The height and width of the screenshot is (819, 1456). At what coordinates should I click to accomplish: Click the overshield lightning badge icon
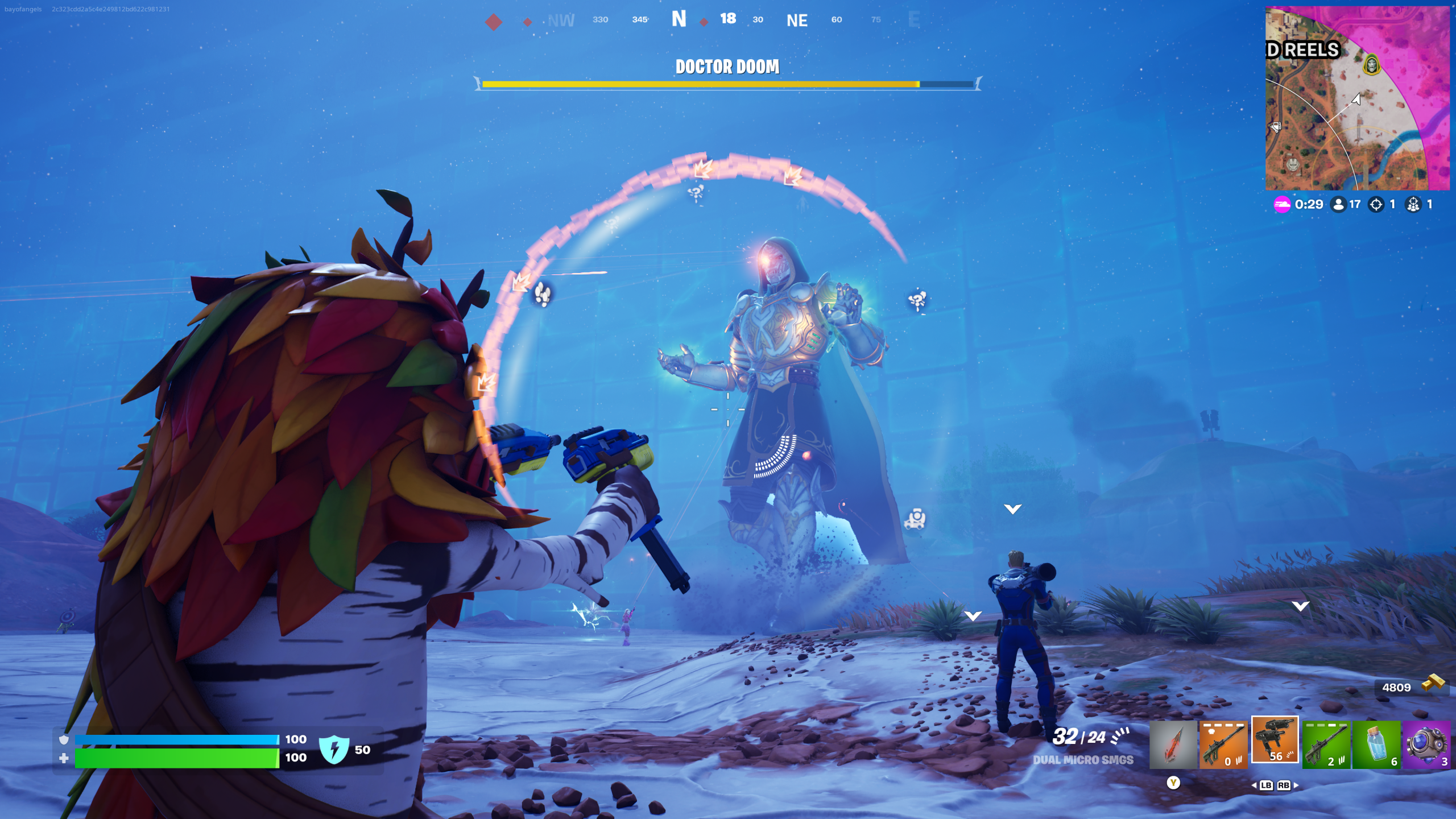pyautogui.click(x=334, y=748)
